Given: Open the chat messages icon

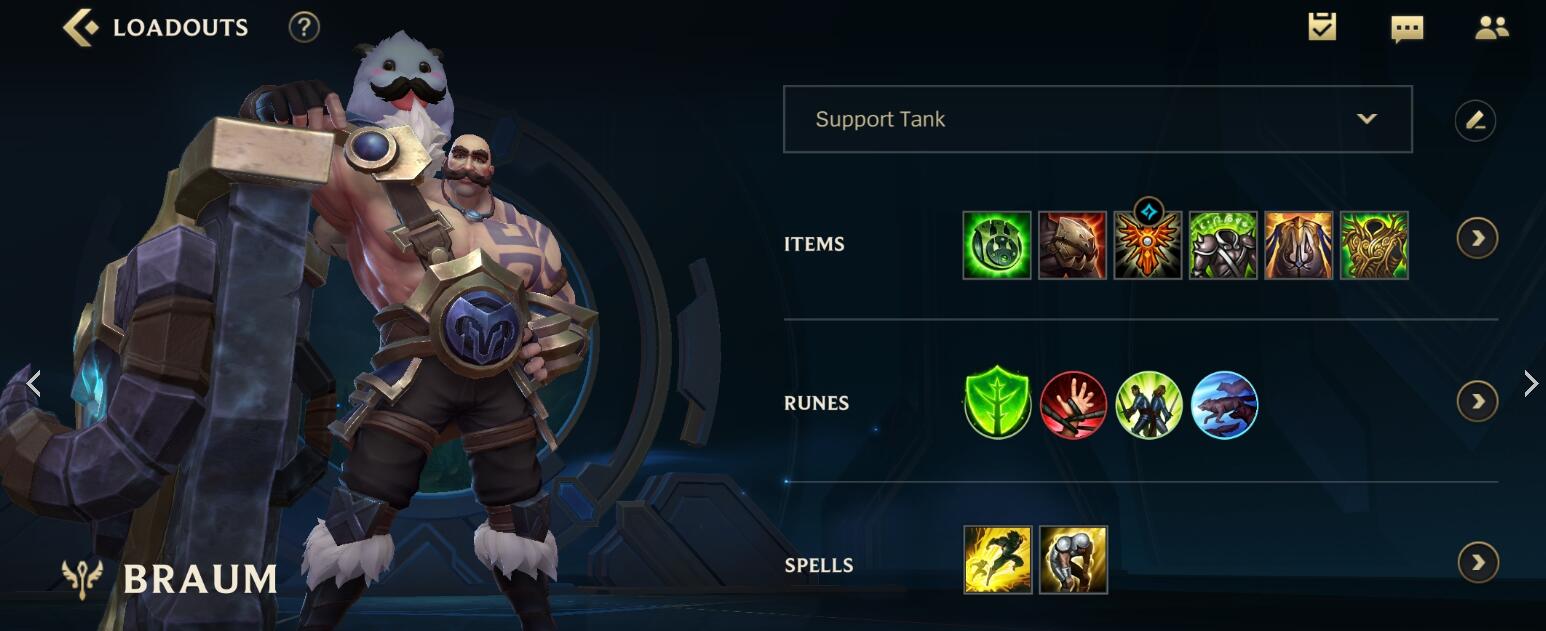Looking at the screenshot, I should (1406, 28).
